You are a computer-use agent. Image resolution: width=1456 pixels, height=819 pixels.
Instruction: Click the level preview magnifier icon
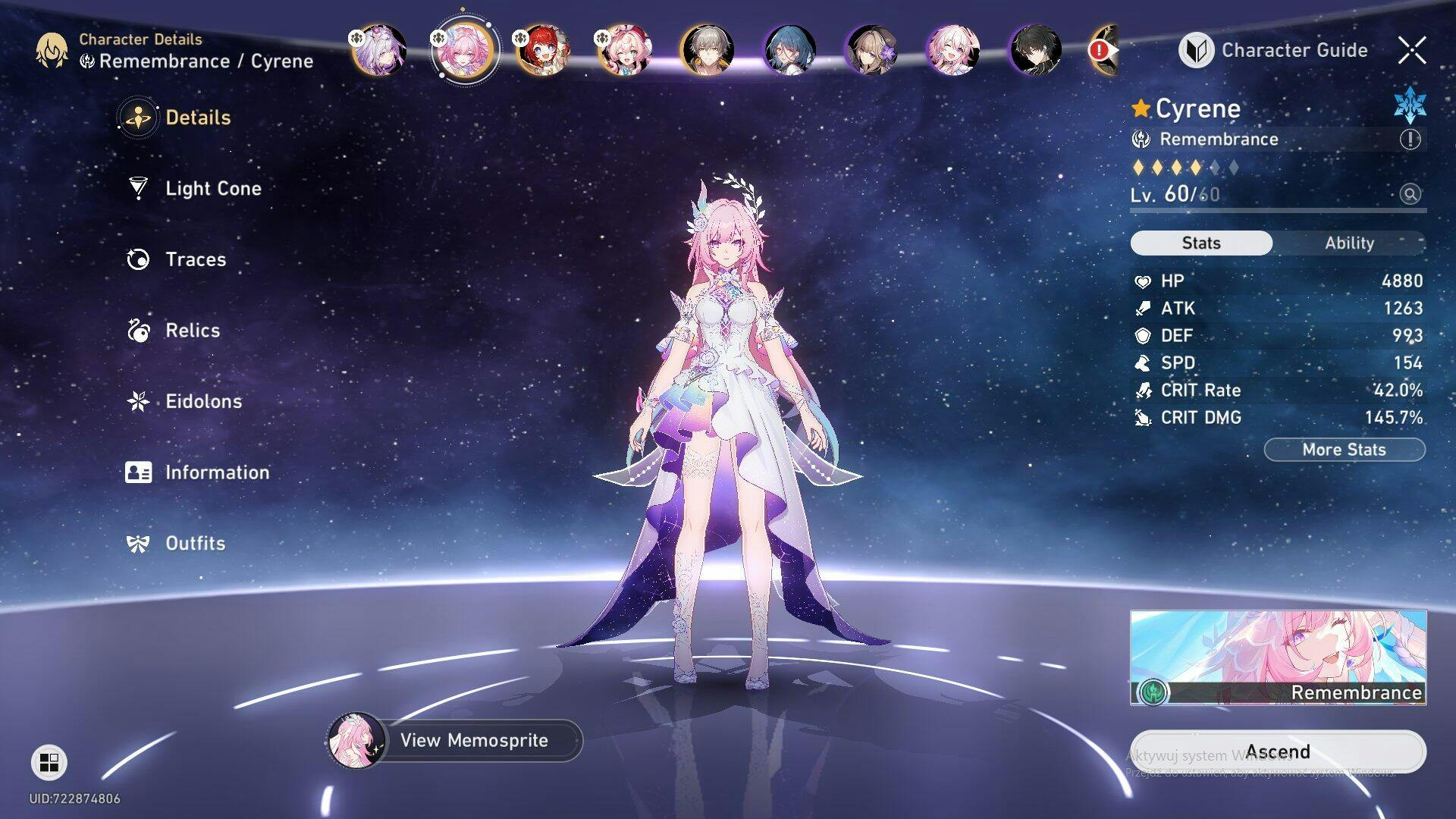click(x=1410, y=194)
